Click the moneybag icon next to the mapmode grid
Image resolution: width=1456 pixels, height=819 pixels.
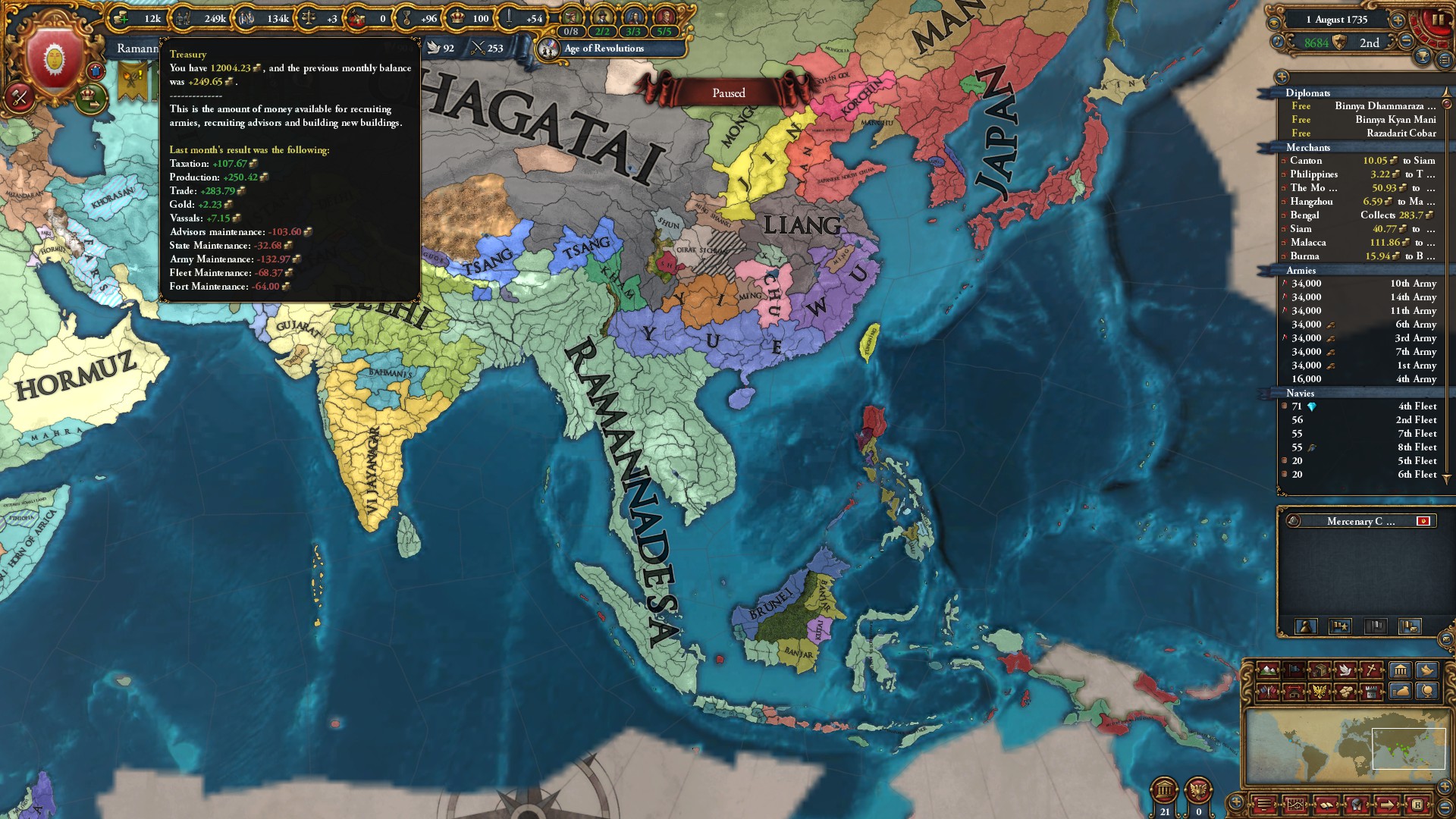coord(1399,690)
